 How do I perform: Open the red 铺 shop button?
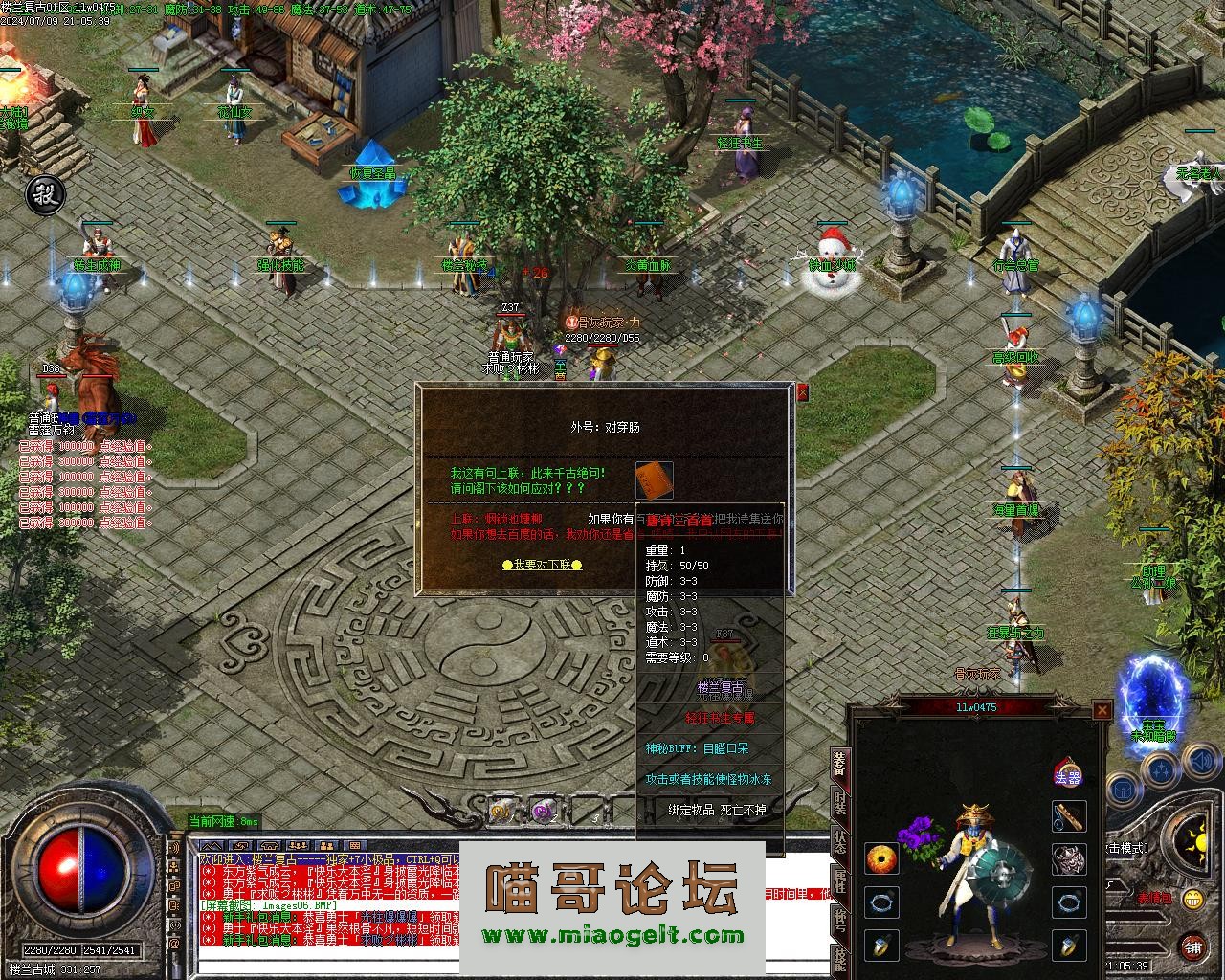pyautogui.click(x=1192, y=947)
